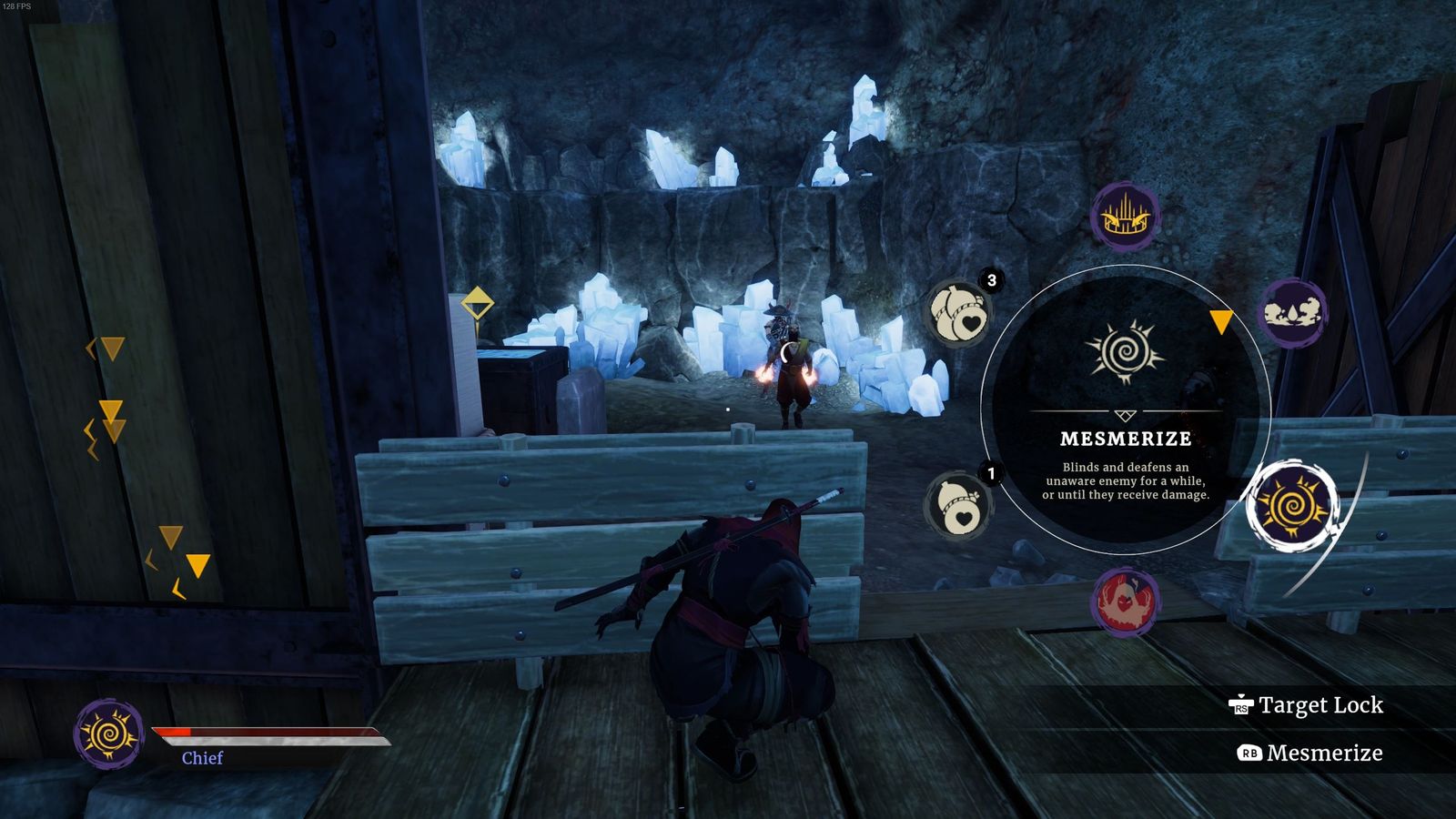Click the equipped Mesmerize icon beside the Chief bar

click(109, 733)
